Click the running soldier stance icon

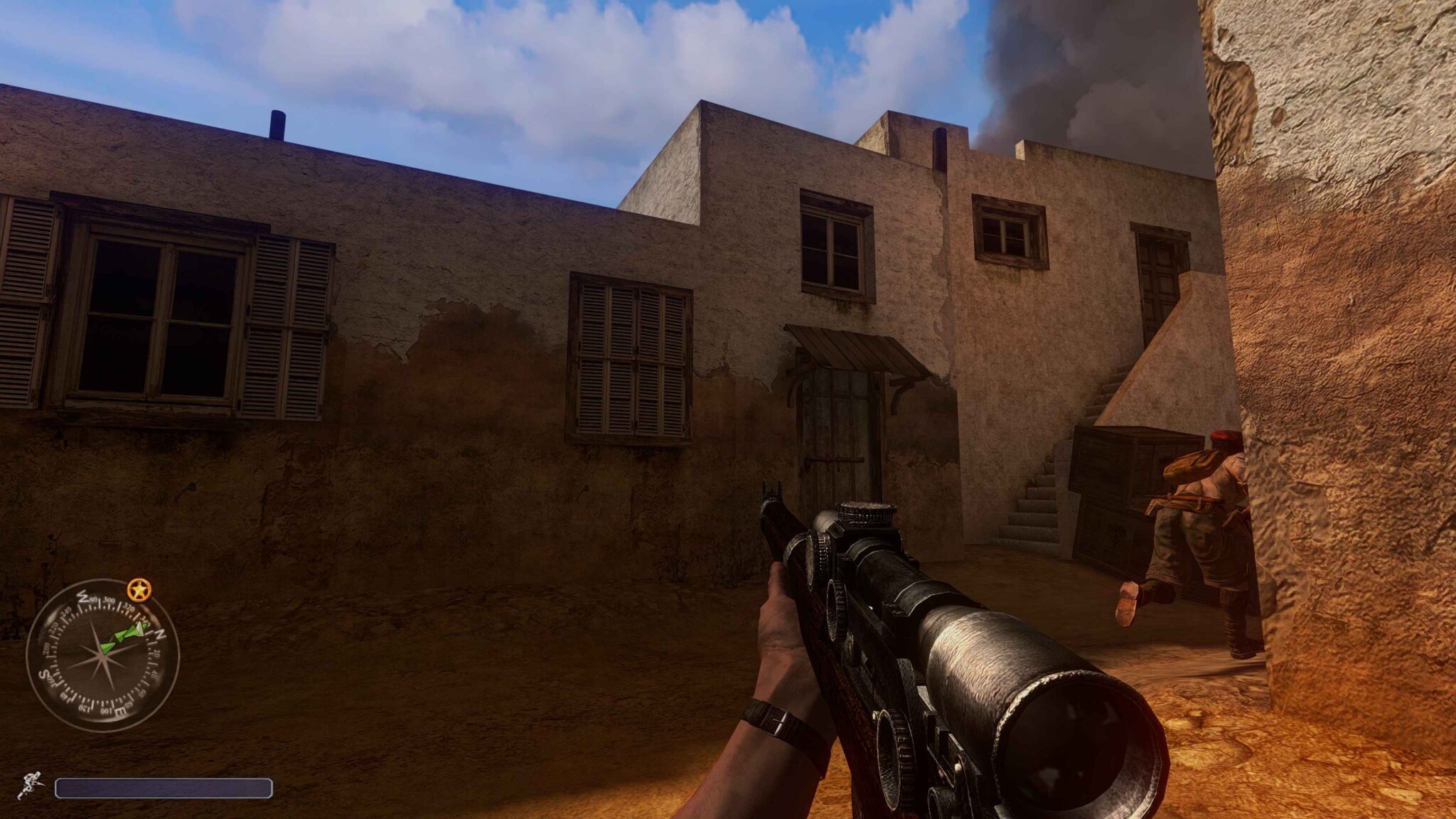pos(31,785)
